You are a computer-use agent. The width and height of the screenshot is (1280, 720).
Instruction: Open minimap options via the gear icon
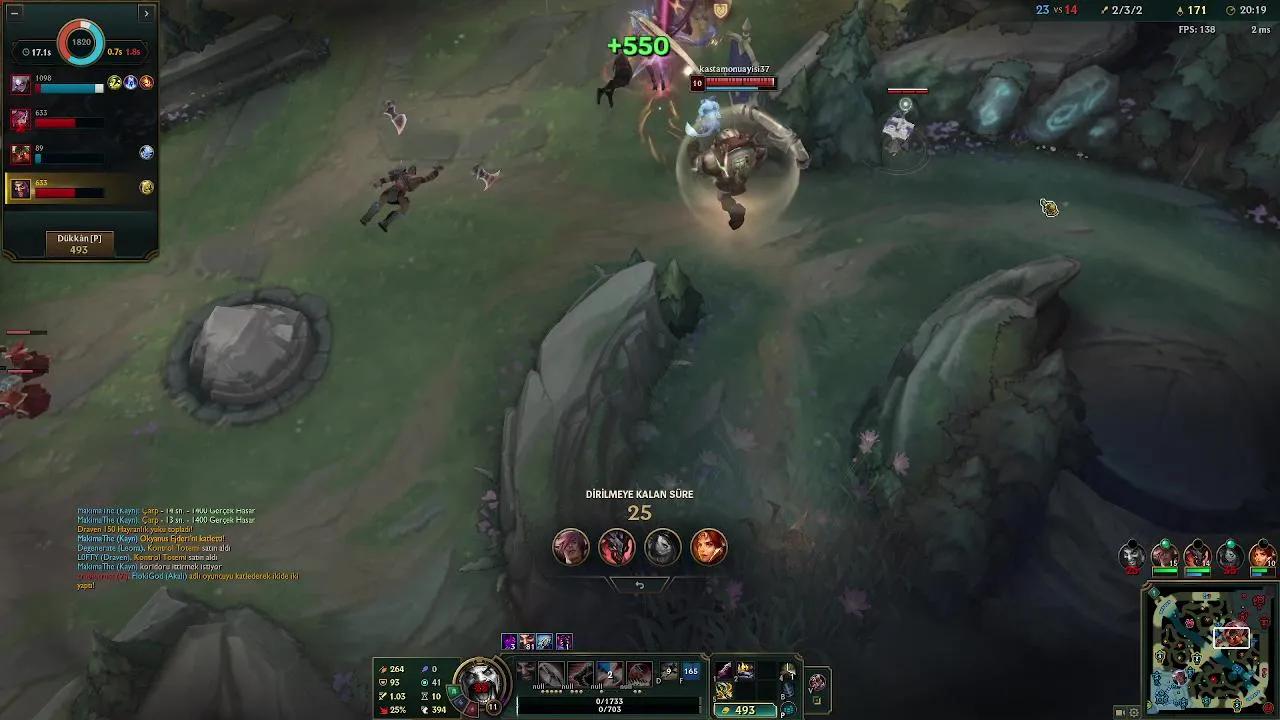(1132, 711)
